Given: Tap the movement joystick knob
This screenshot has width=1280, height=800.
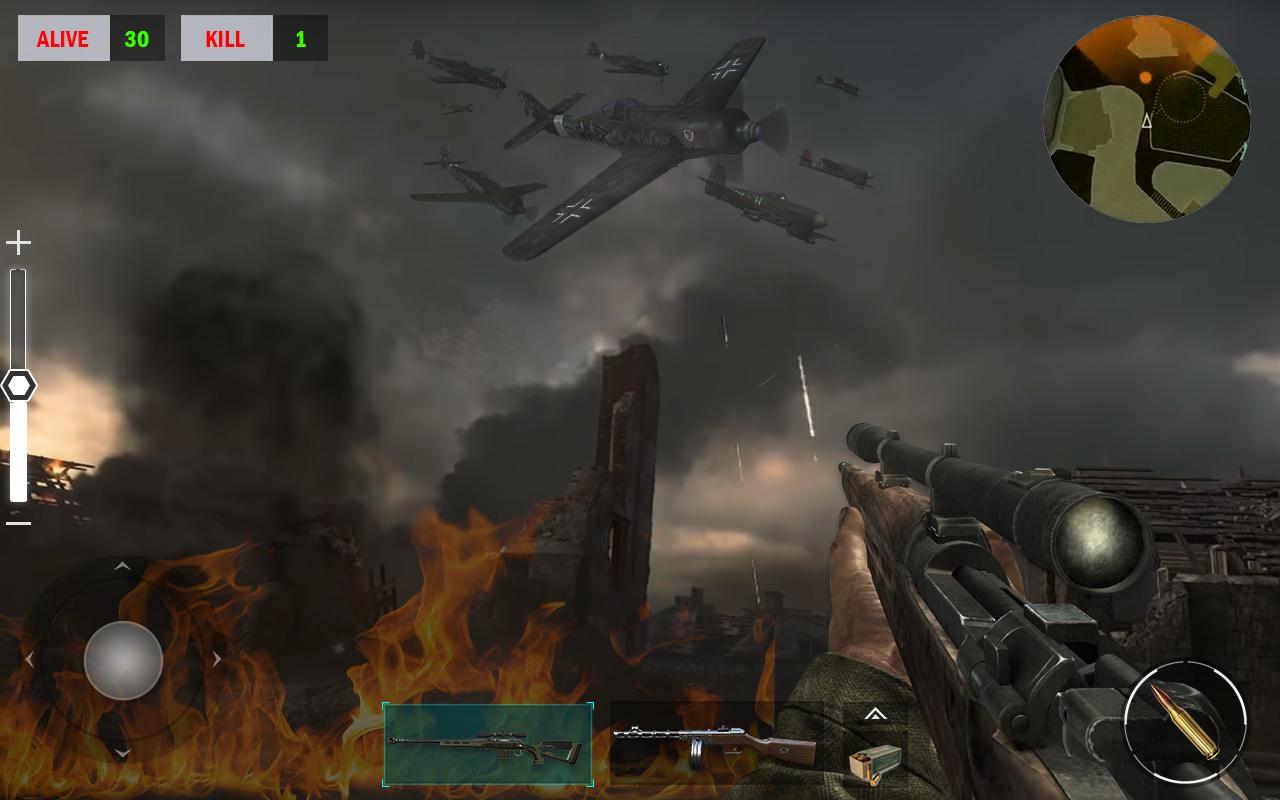Looking at the screenshot, I should coord(123,660).
